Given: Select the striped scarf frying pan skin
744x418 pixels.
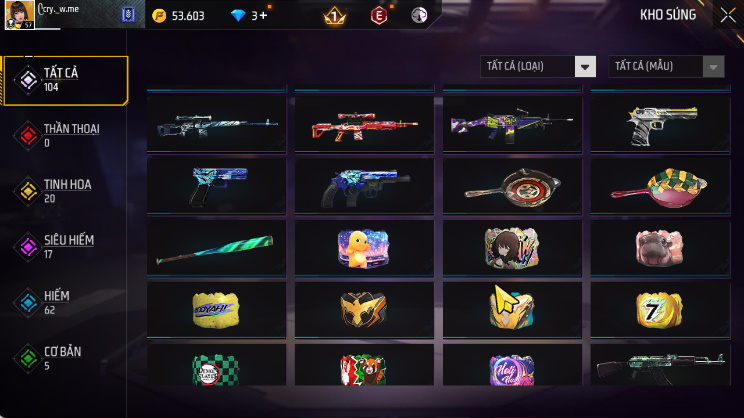Looking at the screenshot, I should pos(659,186).
